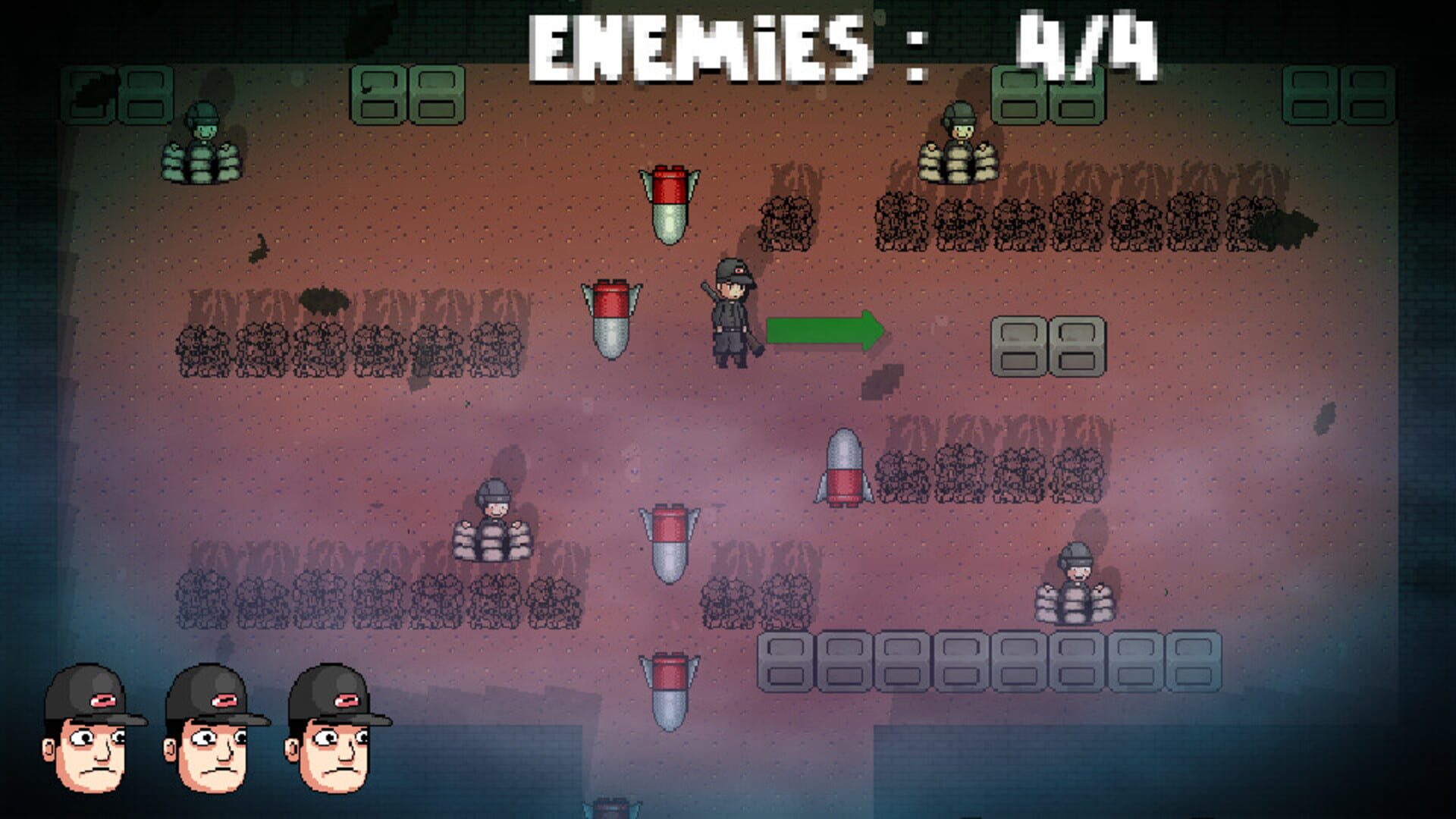The height and width of the screenshot is (819, 1456).
Task: Click the enemy soldier in top-right sandbag bunker
Action: click(959, 140)
